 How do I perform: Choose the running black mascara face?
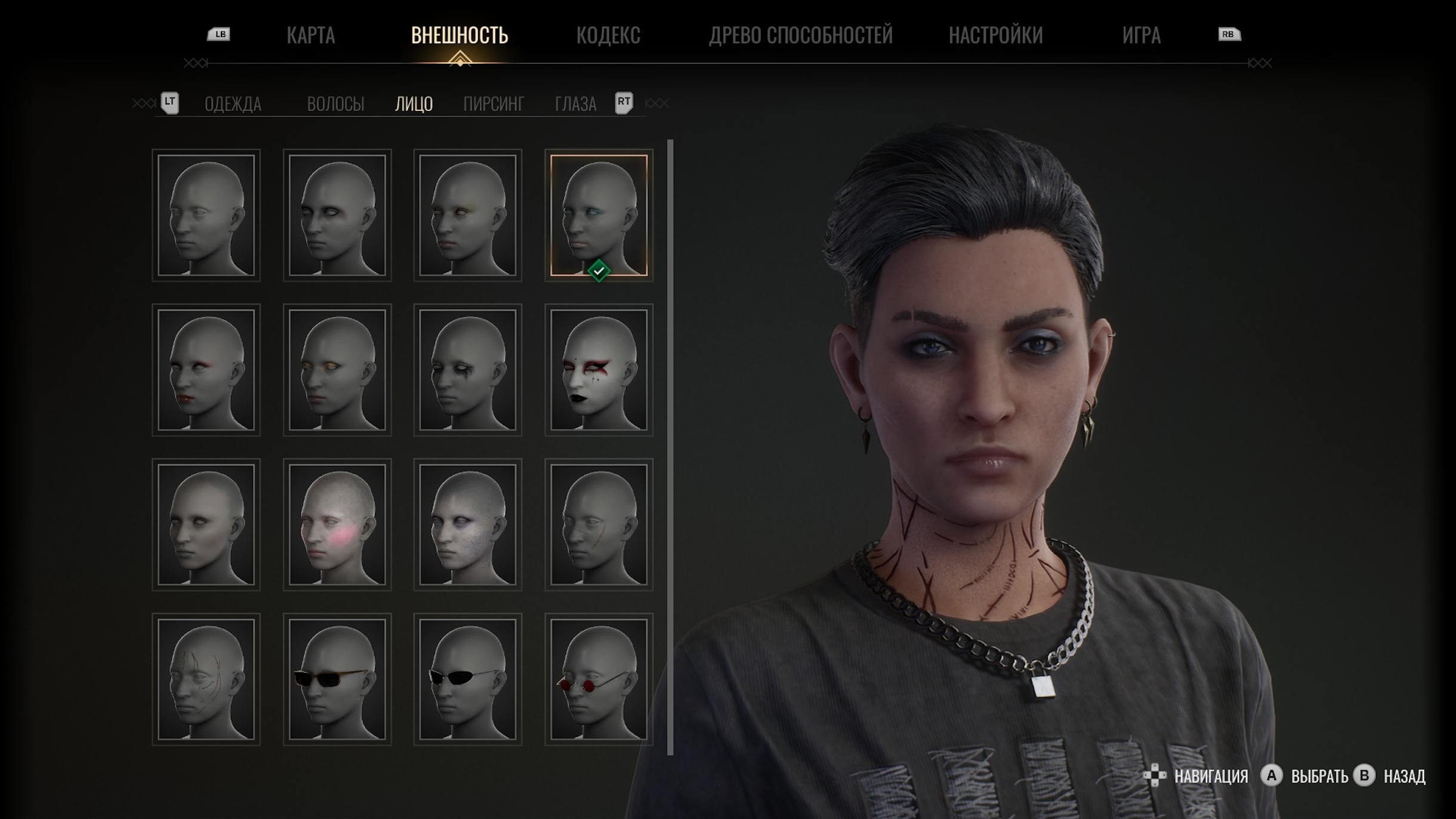pos(468,370)
